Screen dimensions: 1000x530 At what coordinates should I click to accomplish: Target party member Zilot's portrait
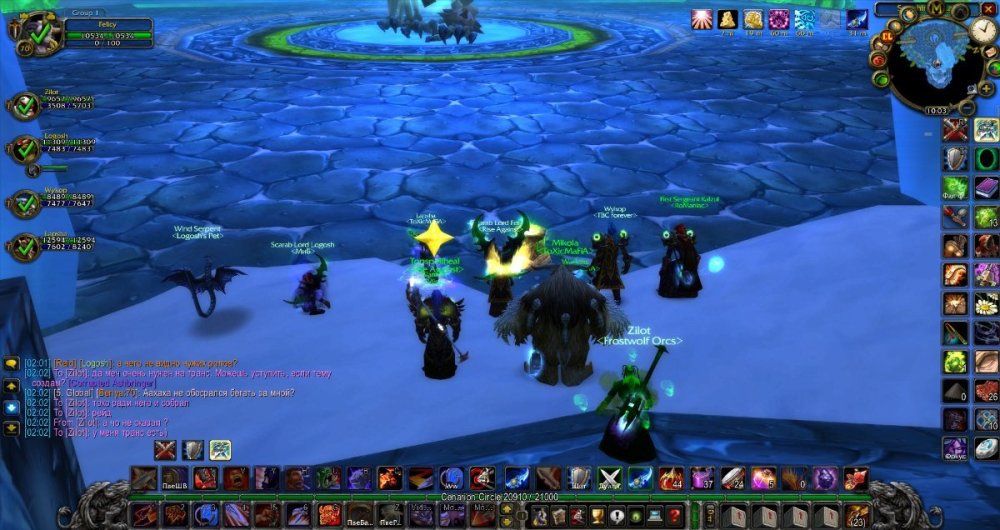click(24, 106)
